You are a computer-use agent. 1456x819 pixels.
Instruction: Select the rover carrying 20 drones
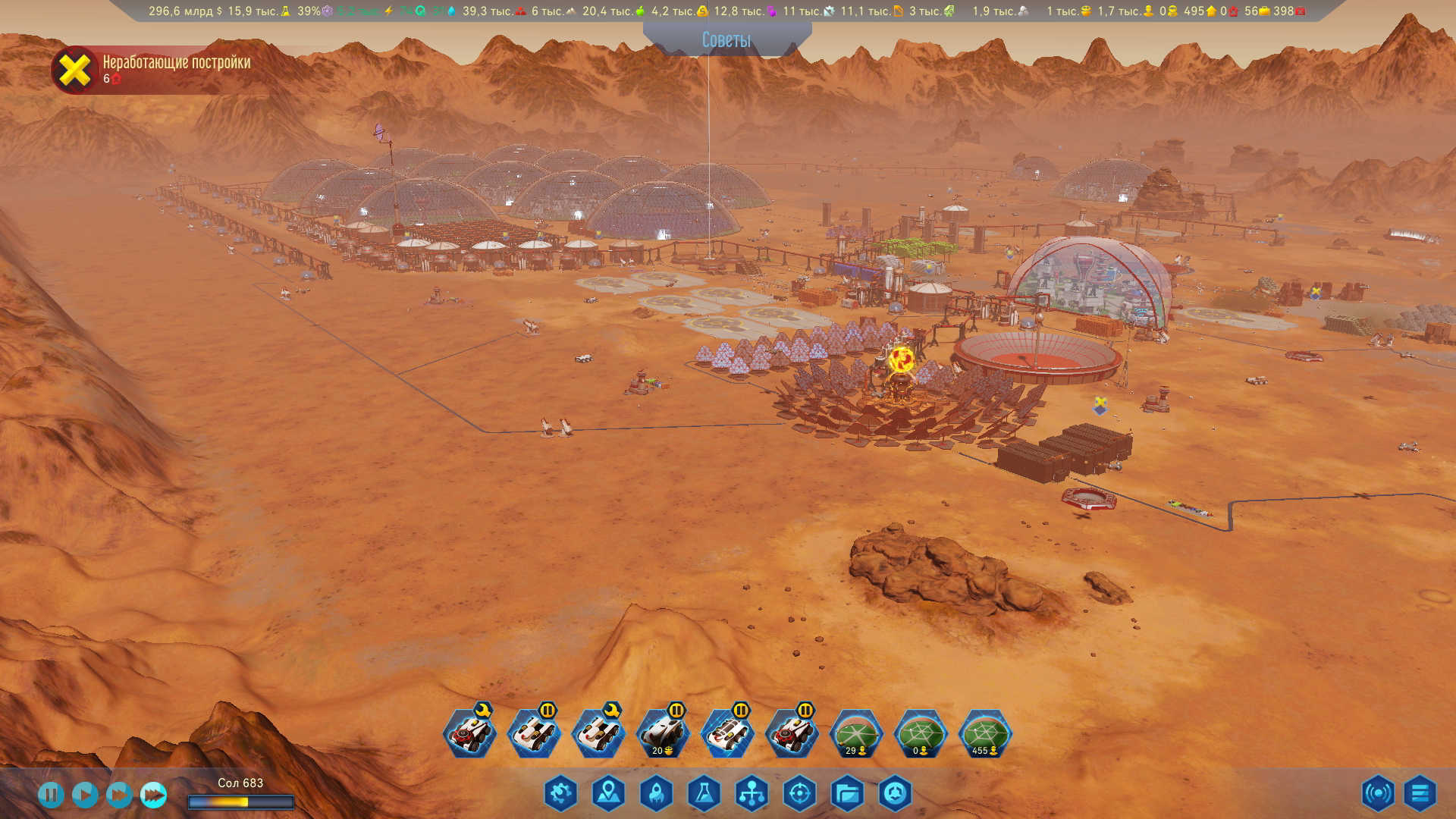point(663,734)
